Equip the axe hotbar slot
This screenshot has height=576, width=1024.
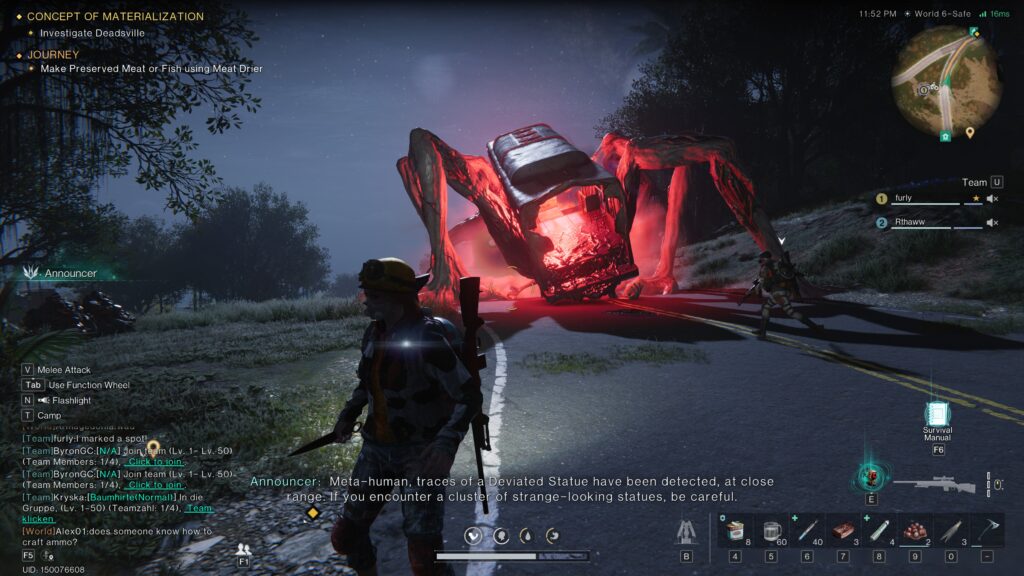[987, 530]
